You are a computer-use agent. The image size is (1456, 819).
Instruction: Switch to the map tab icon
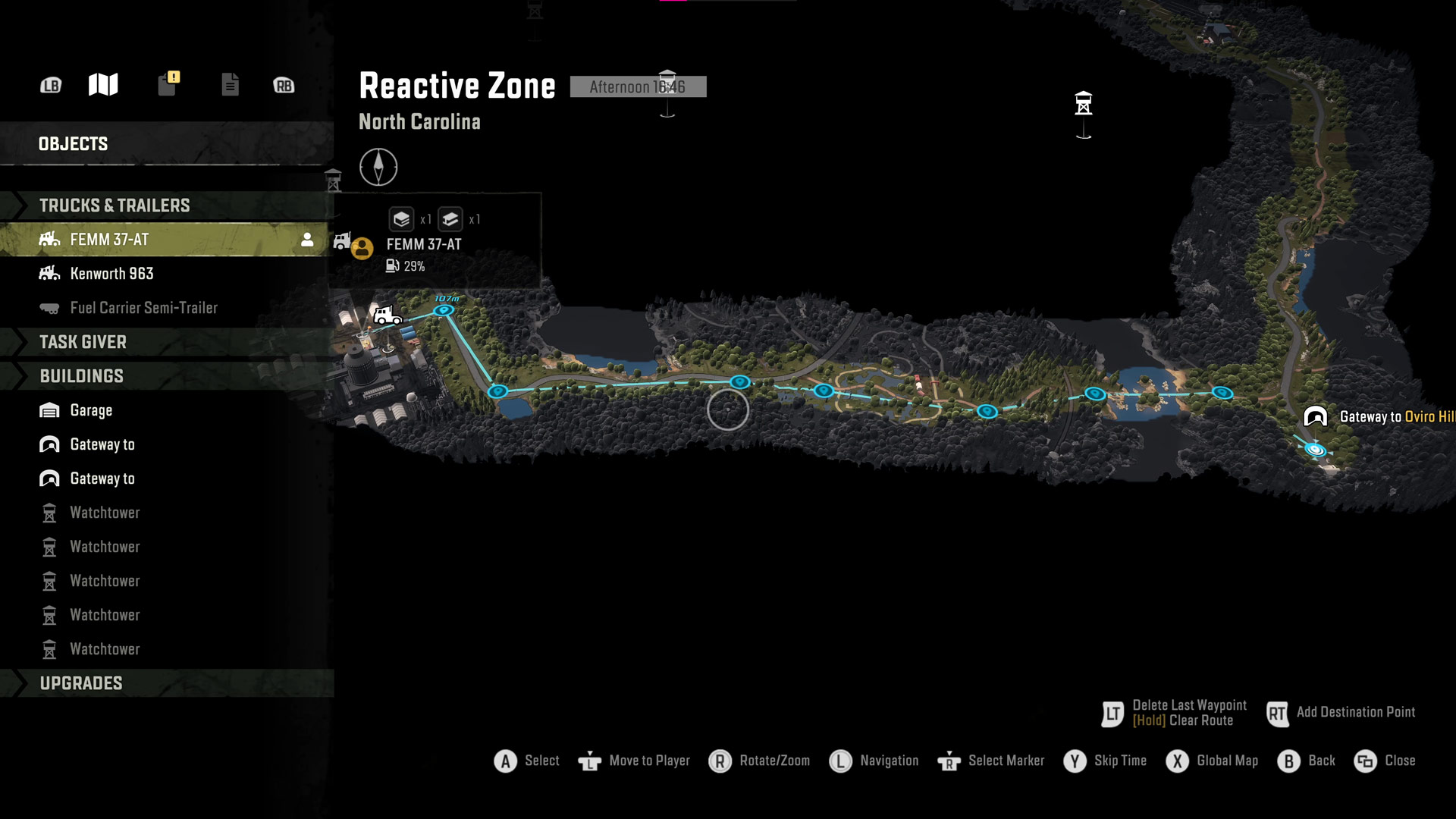103,85
